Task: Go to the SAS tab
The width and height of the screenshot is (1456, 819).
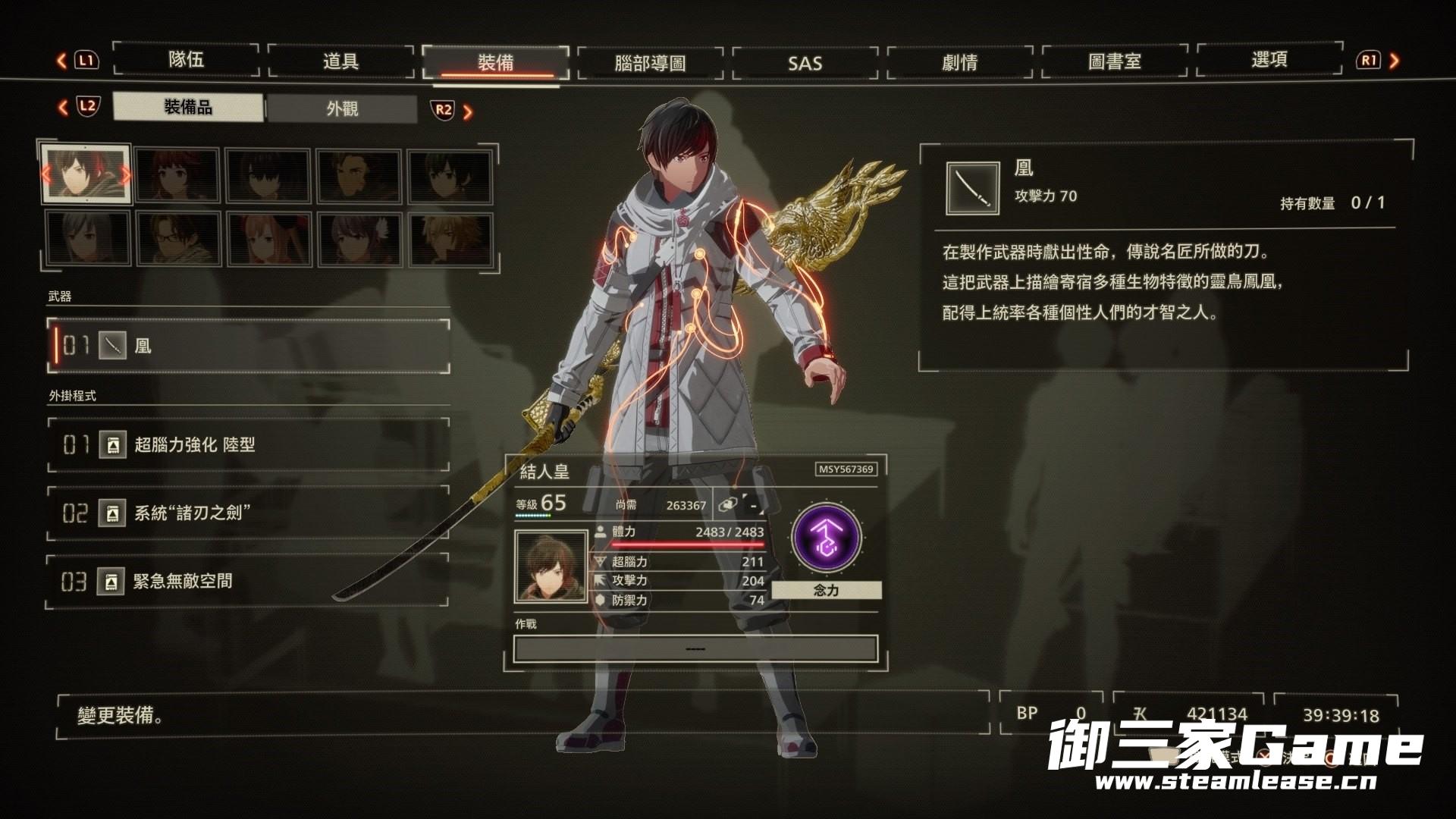Action: tap(805, 63)
